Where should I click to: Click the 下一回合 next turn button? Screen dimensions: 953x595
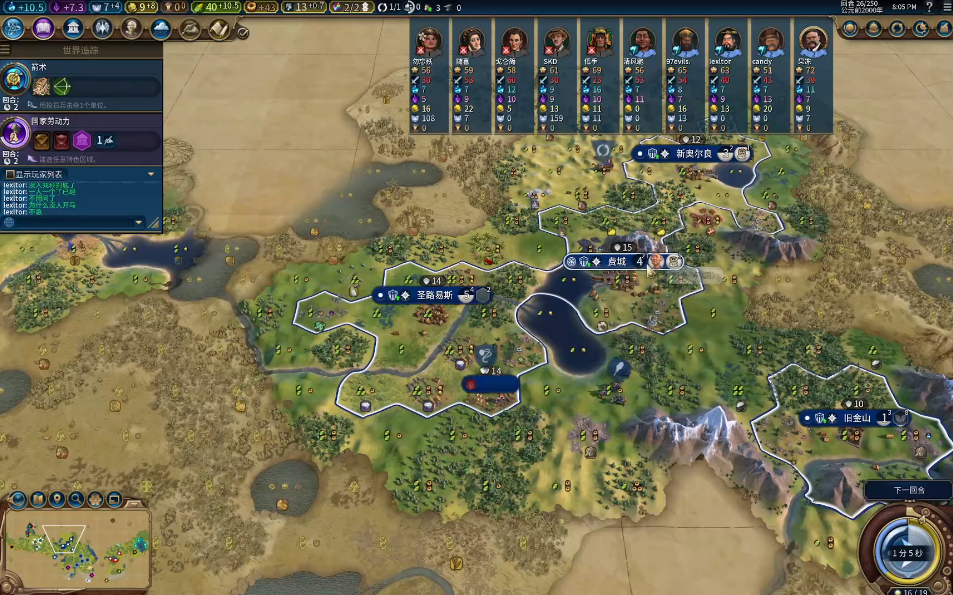coord(907,490)
